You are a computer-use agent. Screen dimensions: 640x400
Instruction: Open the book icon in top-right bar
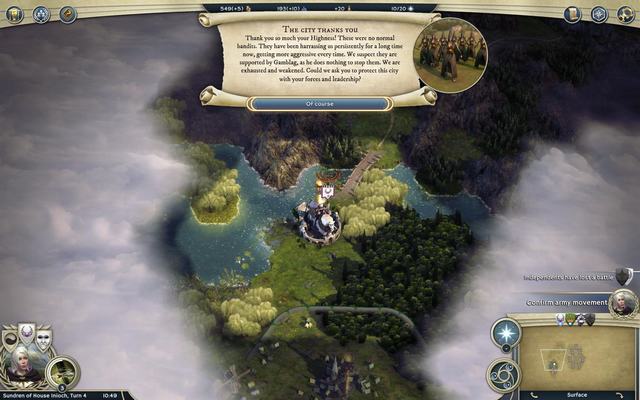point(573,14)
